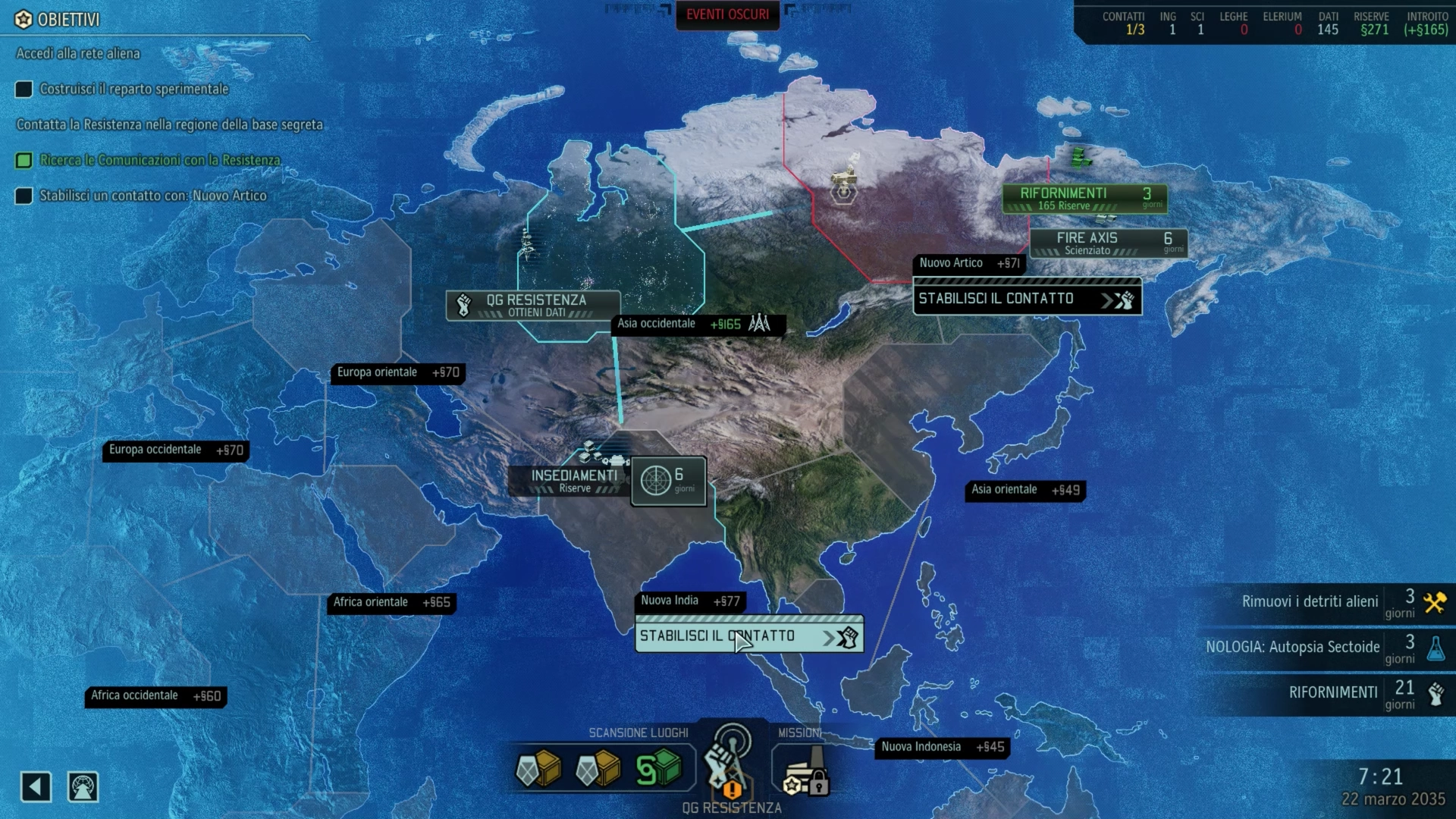Open the green supply crate scan location

pos(657,769)
